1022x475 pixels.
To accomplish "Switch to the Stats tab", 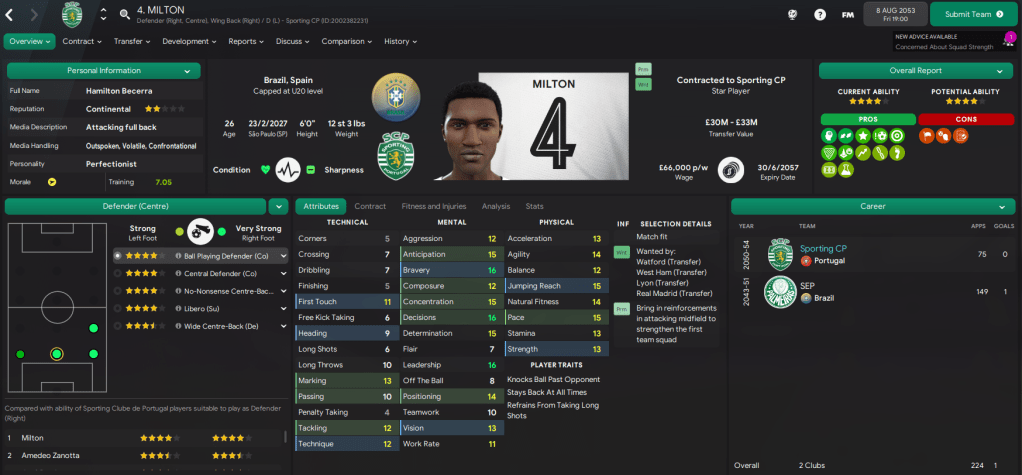I will [x=534, y=206].
